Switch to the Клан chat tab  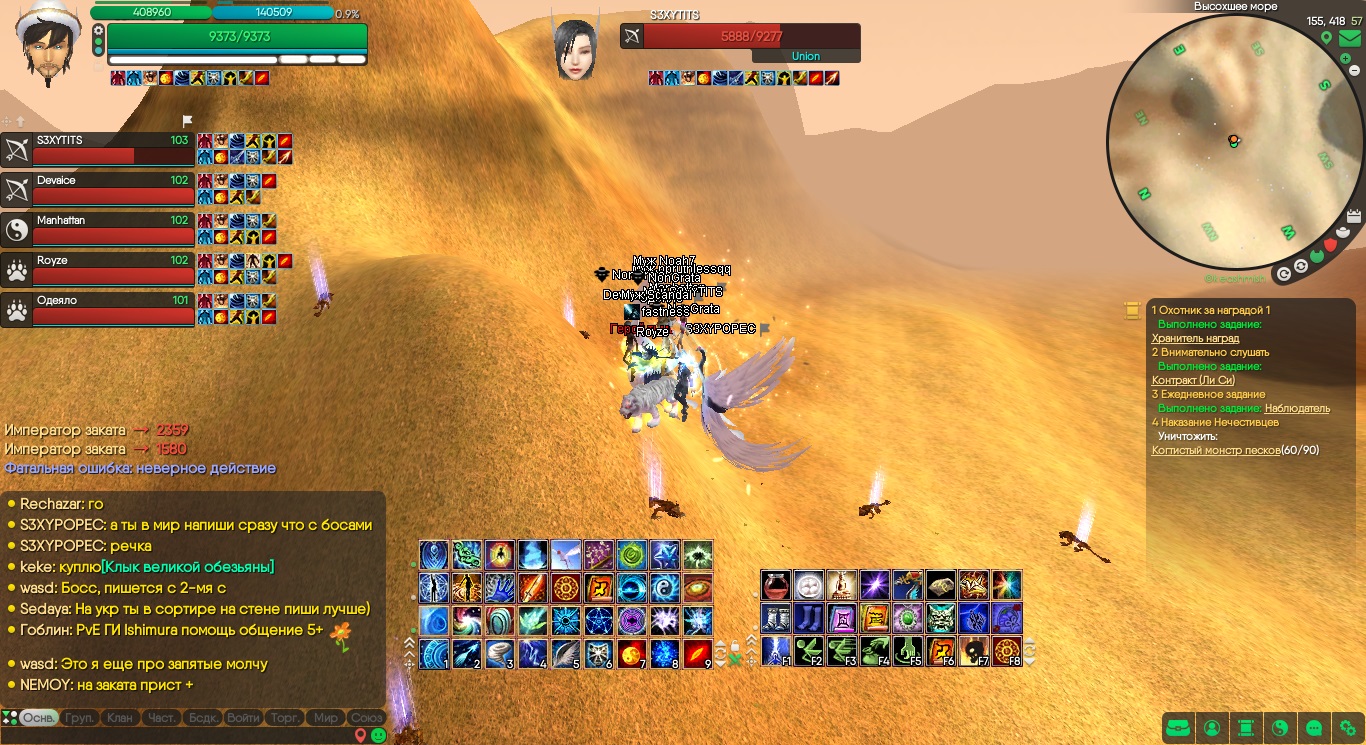[119, 718]
